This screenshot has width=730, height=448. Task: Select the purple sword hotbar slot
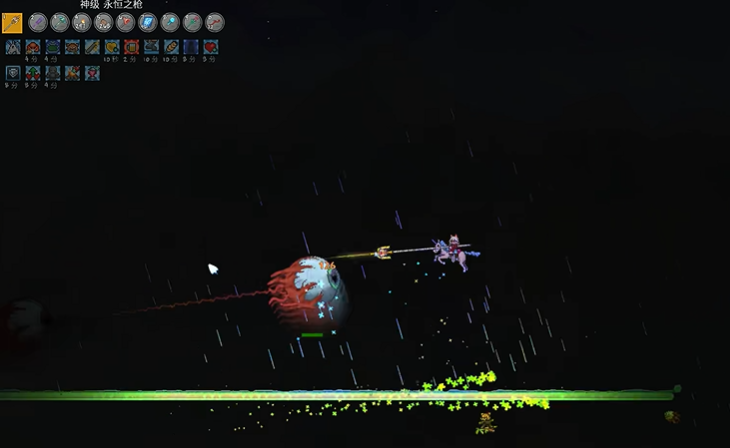(x=38, y=22)
